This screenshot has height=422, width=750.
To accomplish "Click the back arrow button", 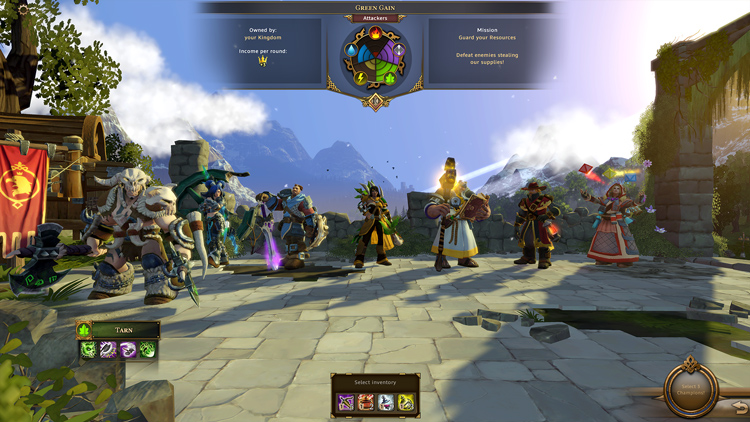I will coord(739,406).
